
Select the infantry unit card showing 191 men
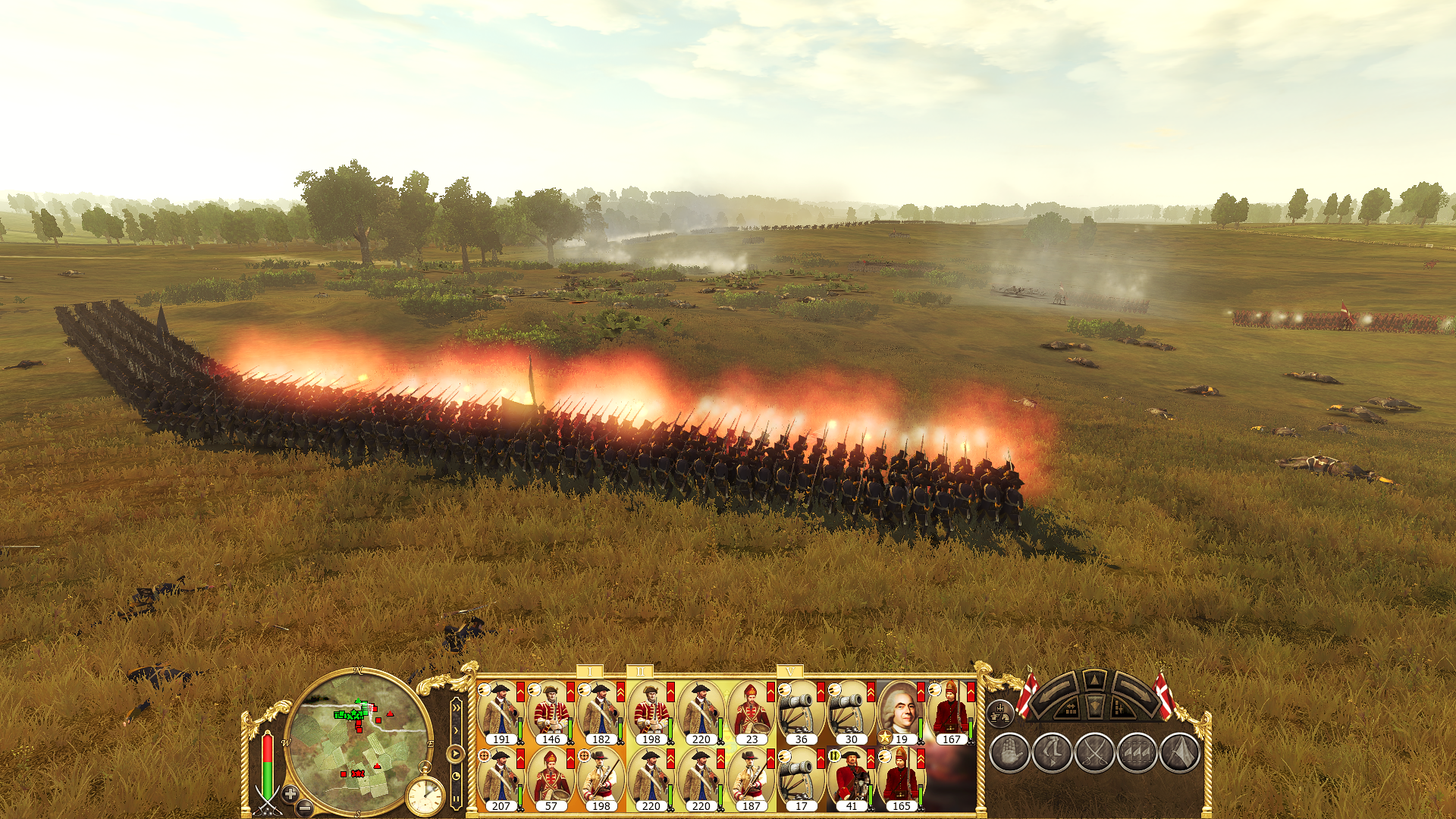[500, 711]
